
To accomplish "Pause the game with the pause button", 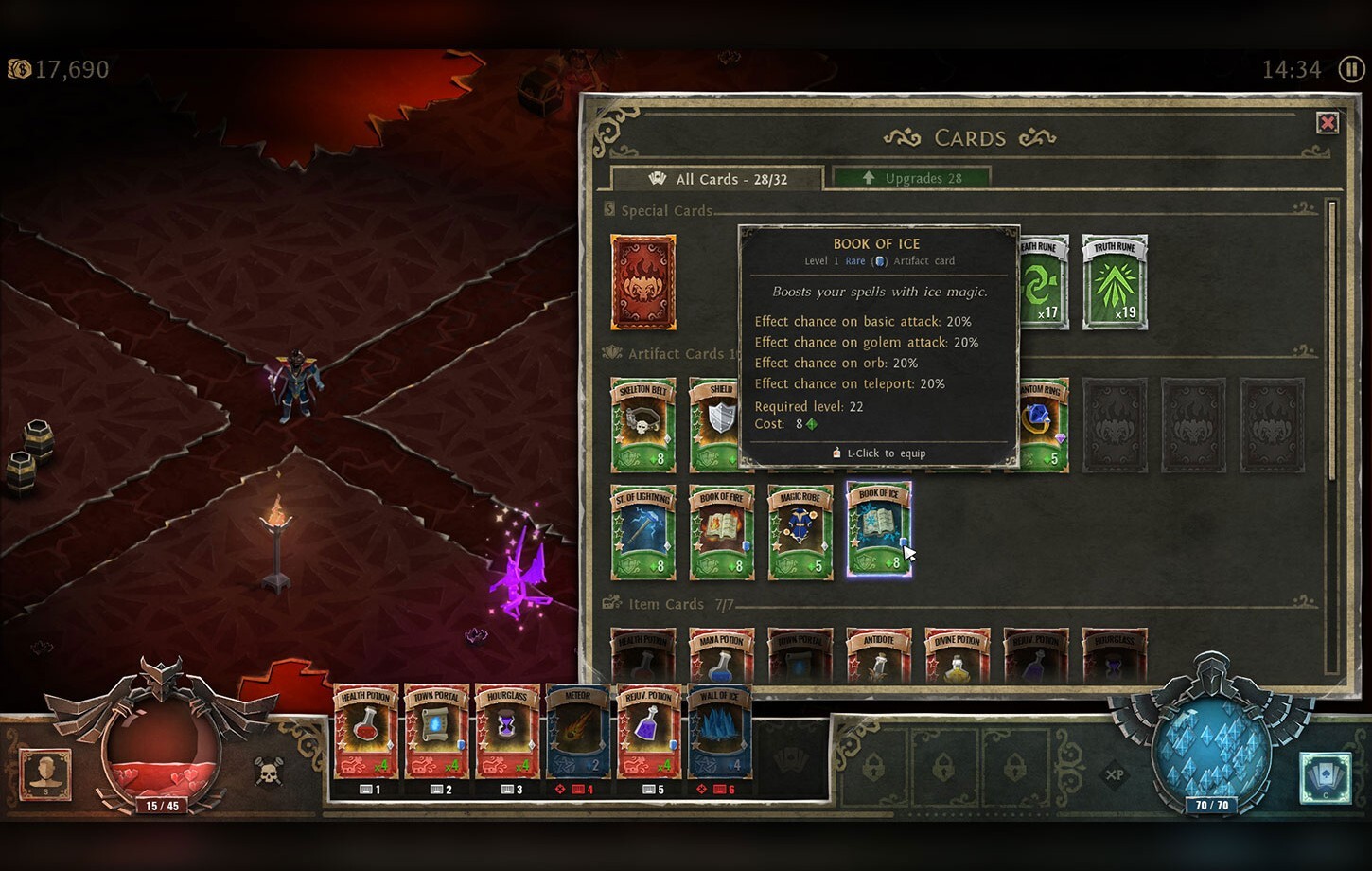I will tap(1350, 68).
